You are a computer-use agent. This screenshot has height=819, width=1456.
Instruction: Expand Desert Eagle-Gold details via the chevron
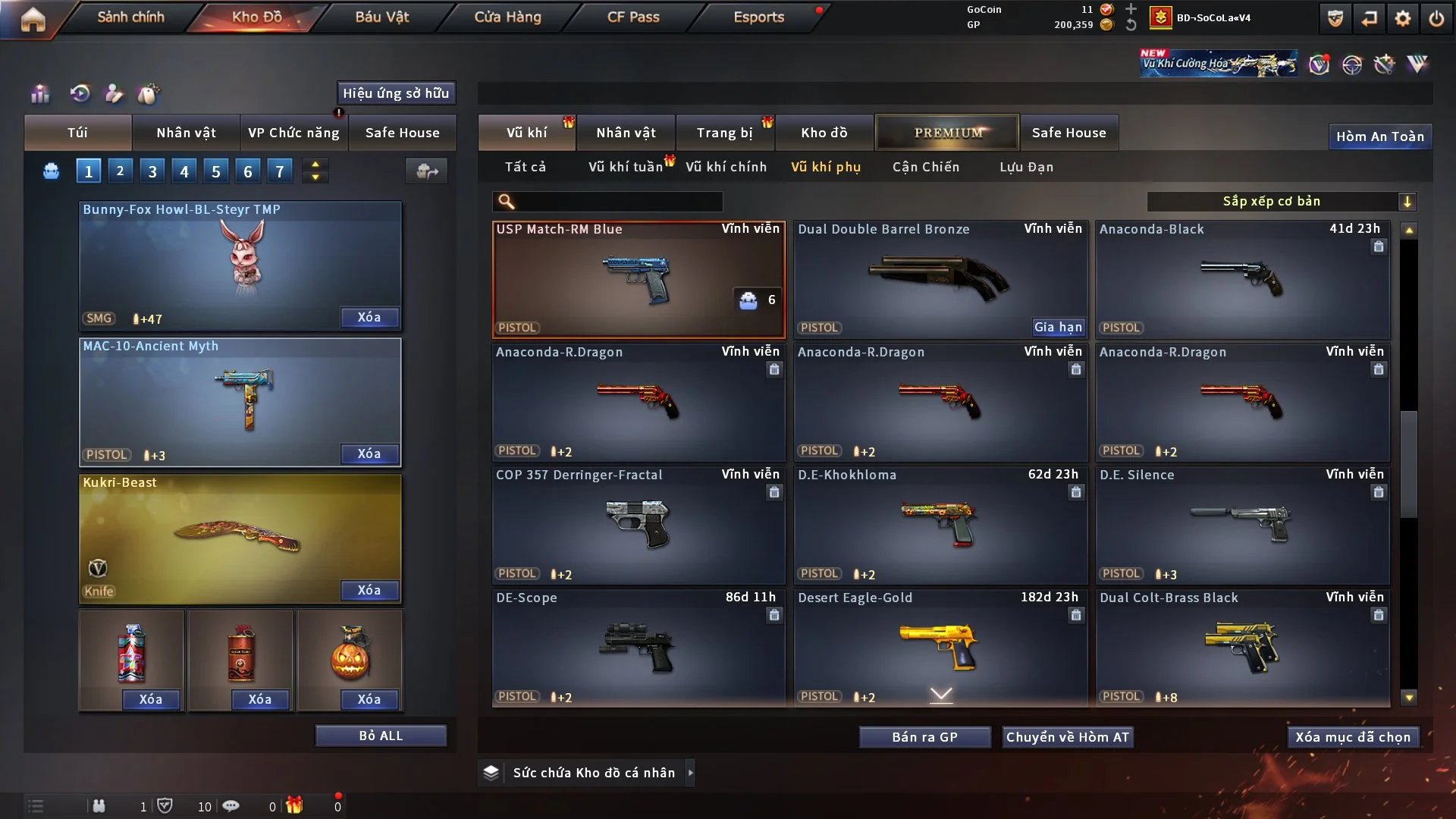coord(941,694)
